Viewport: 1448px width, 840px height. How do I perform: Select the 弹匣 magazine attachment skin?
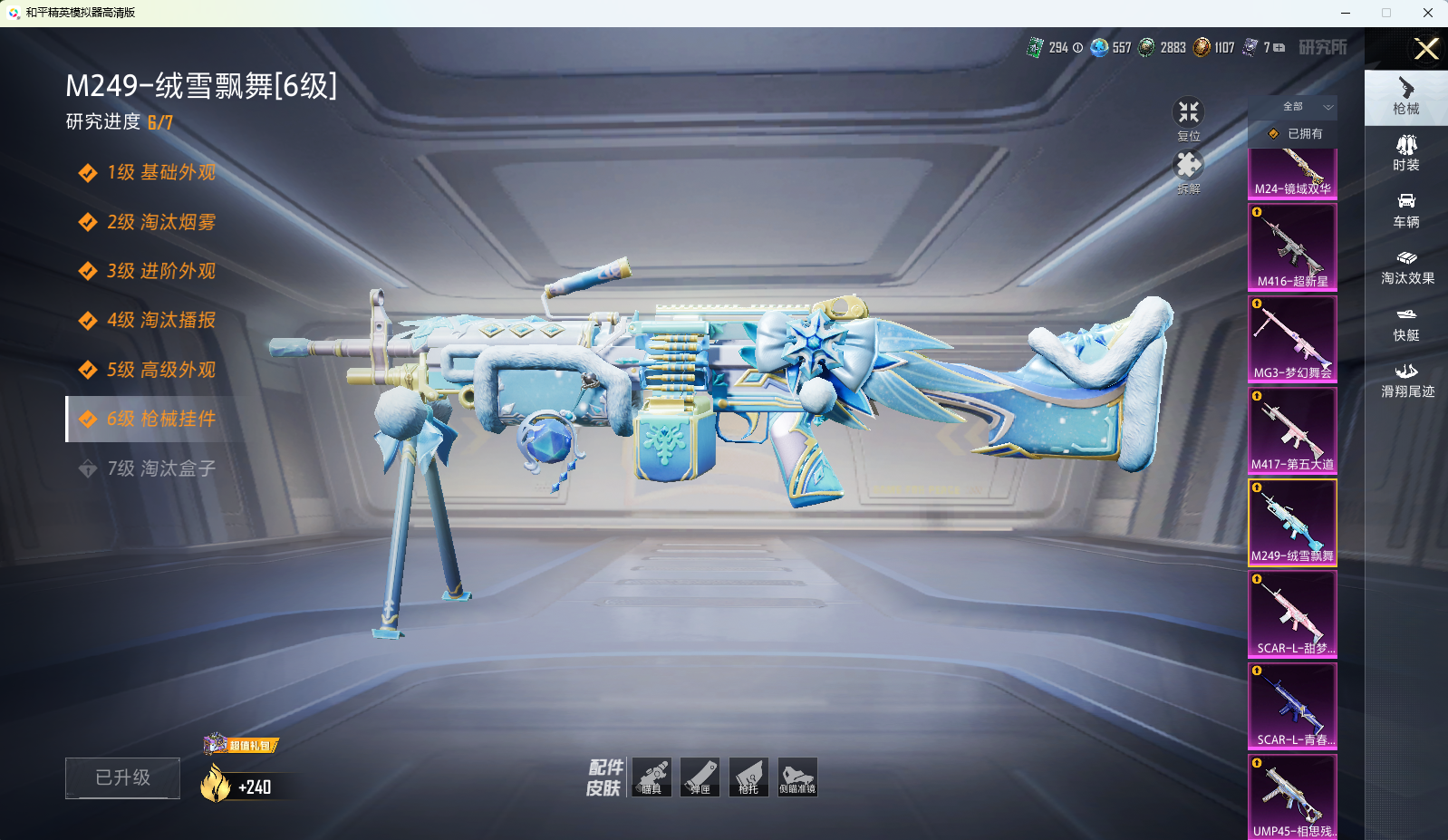click(700, 777)
